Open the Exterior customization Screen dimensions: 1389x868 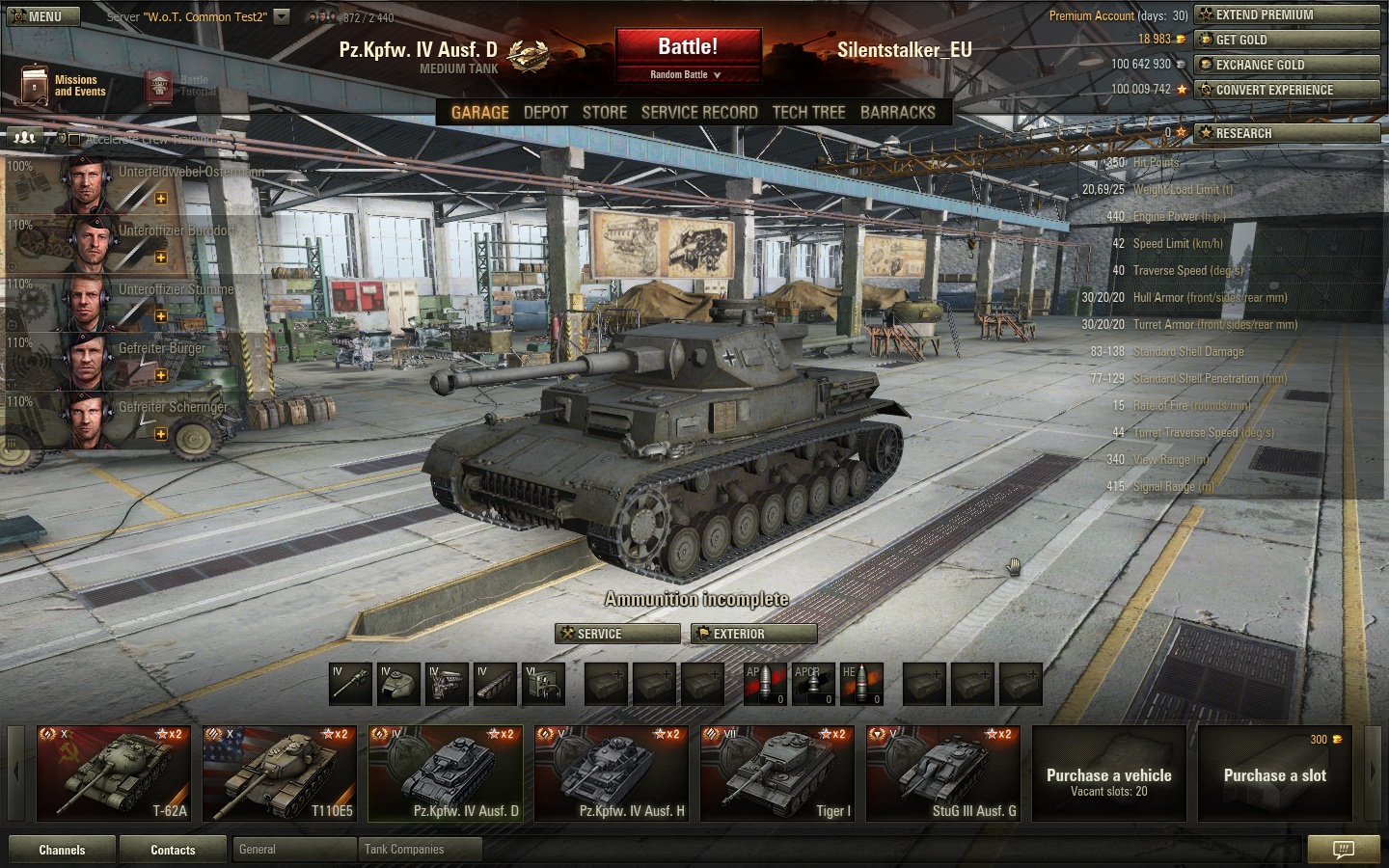point(753,634)
